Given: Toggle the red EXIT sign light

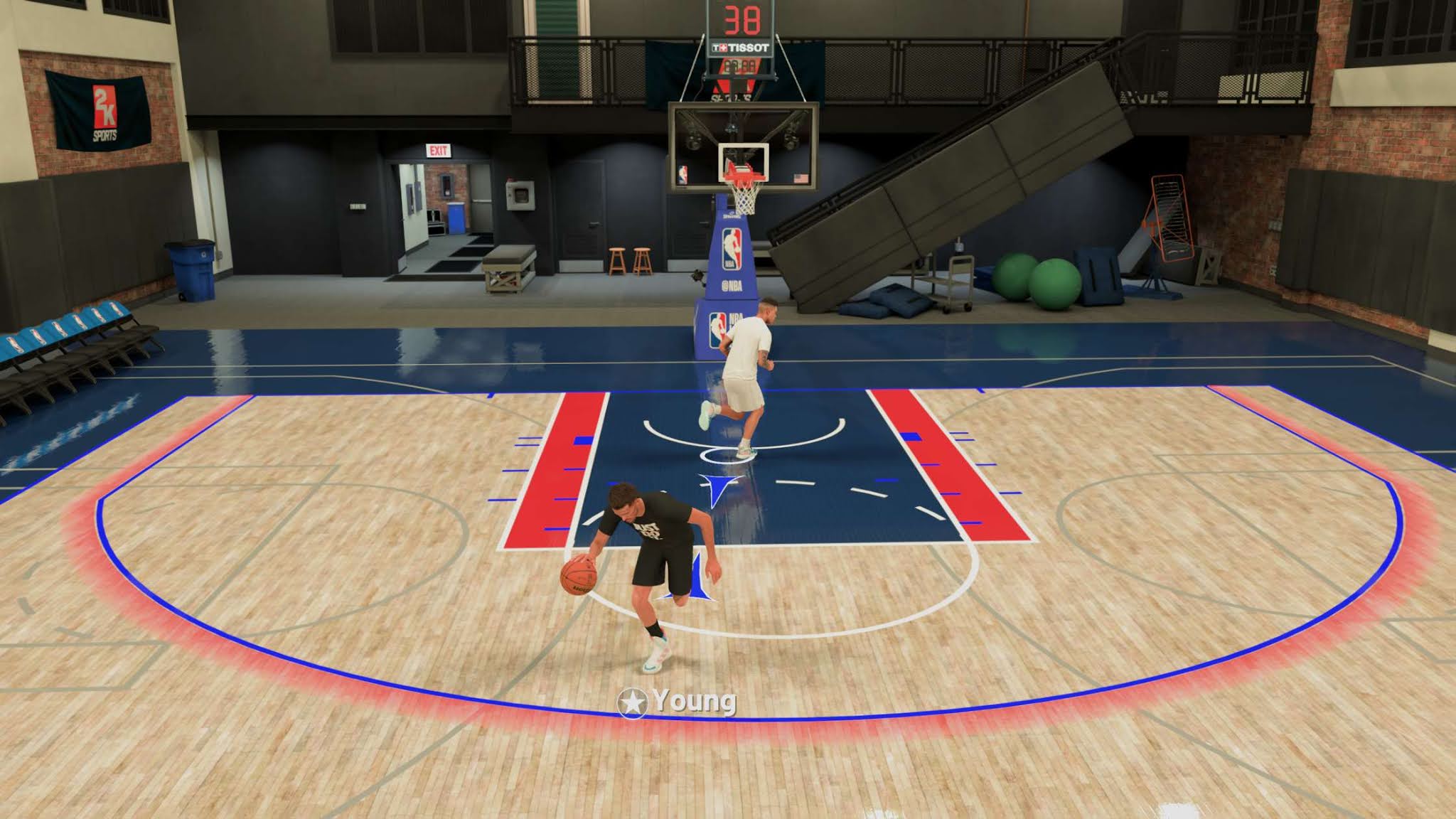Looking at the screenshot, I should click(439, 150).
